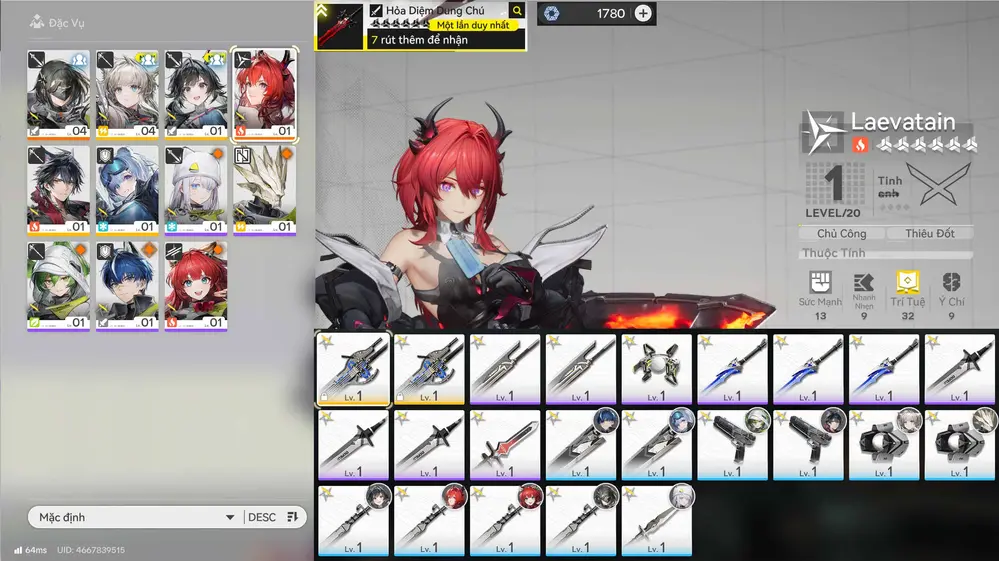The height and width of the screenshot is (561, 999).
Task: Click the Thiêu Đốt tag
Action: tap(930, 233)
